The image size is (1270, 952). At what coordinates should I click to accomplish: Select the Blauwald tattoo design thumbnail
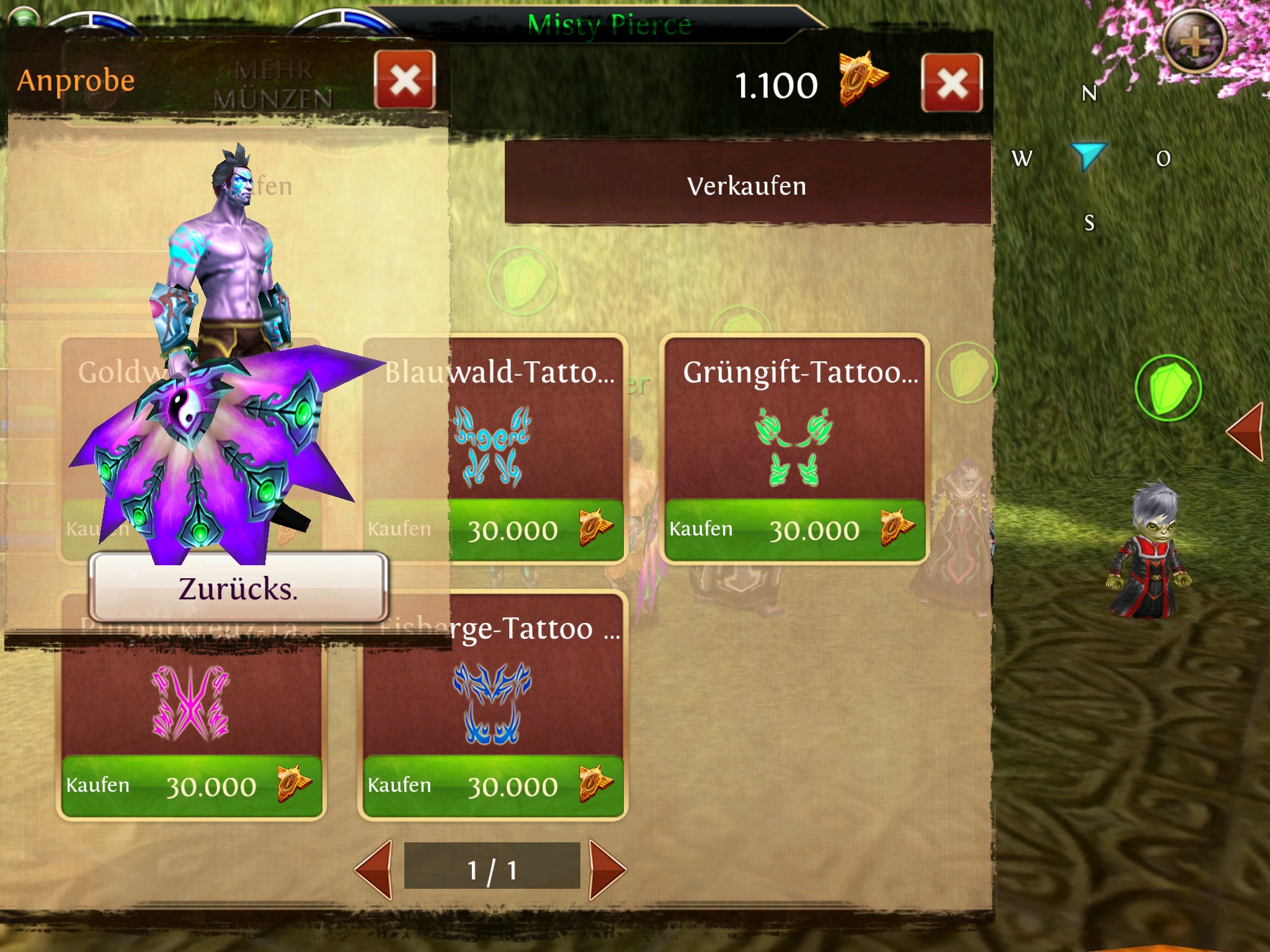pos(493,447)
